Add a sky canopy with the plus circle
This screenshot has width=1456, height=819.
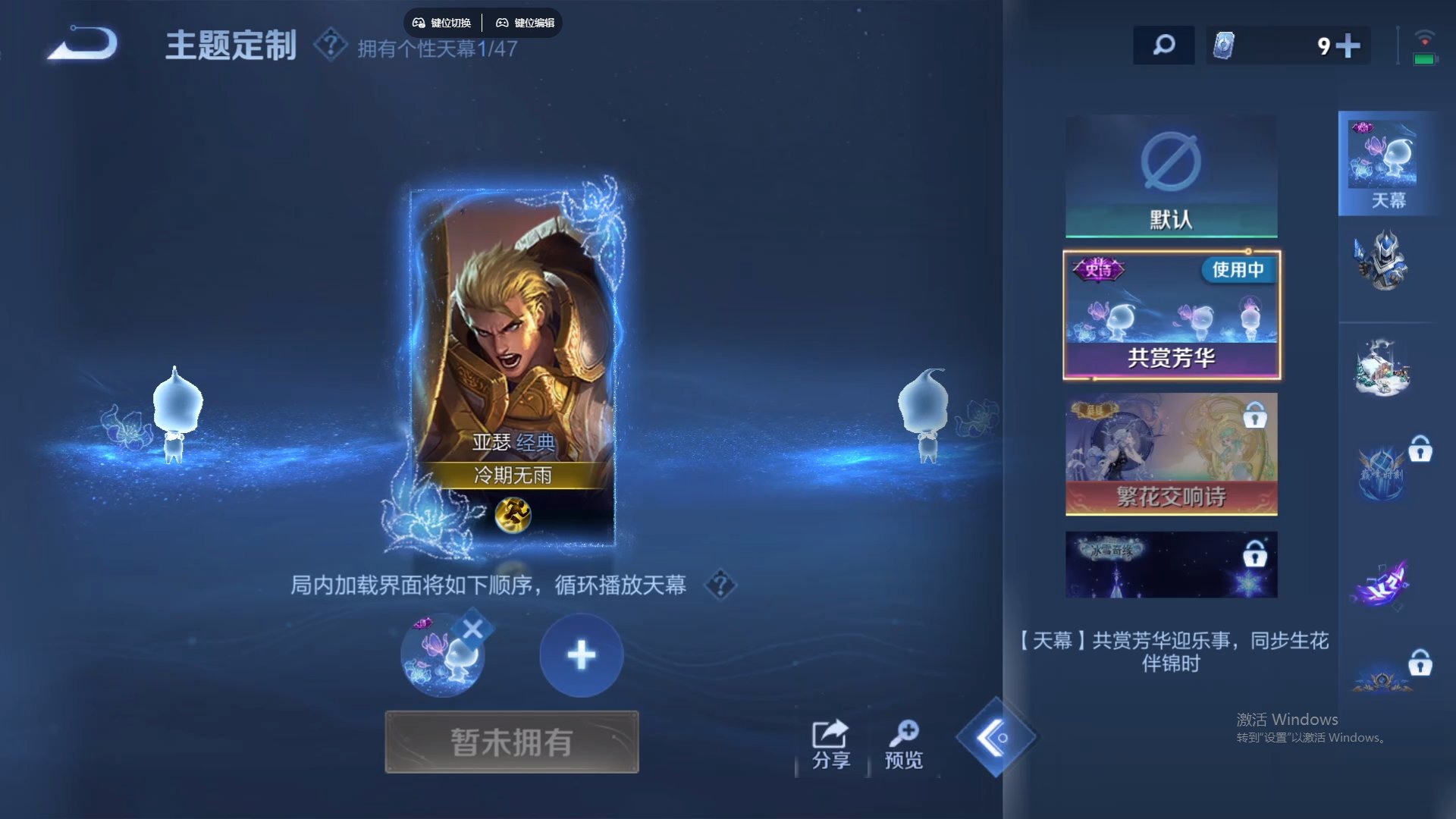[581, 654]
